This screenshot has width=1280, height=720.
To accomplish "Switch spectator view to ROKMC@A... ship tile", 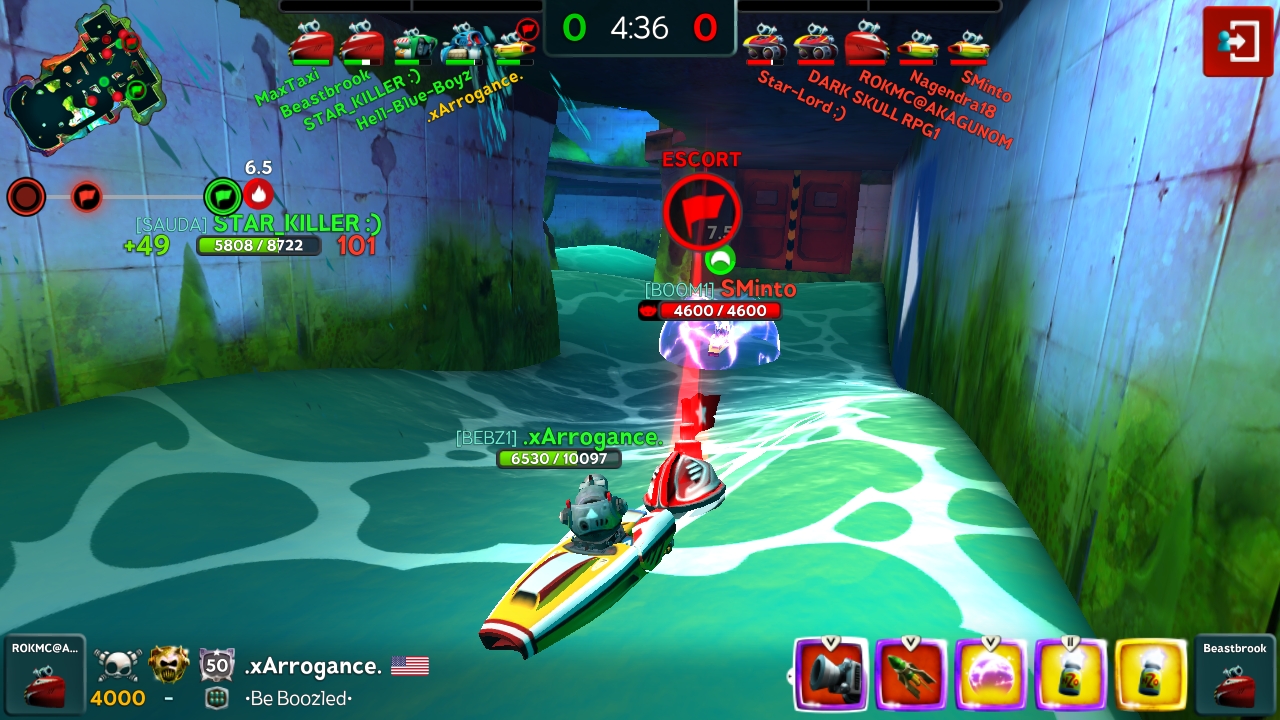I will (x=44, y=676).
